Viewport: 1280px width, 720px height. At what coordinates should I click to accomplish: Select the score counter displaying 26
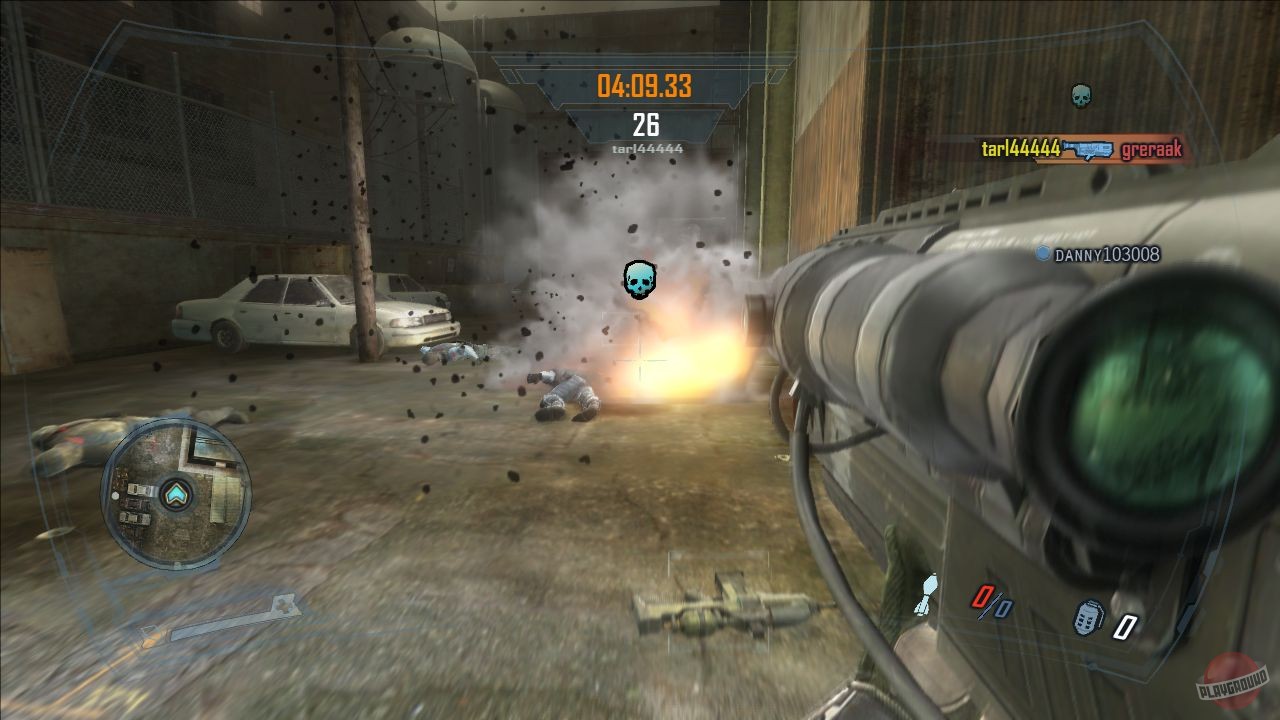(645, 126)
